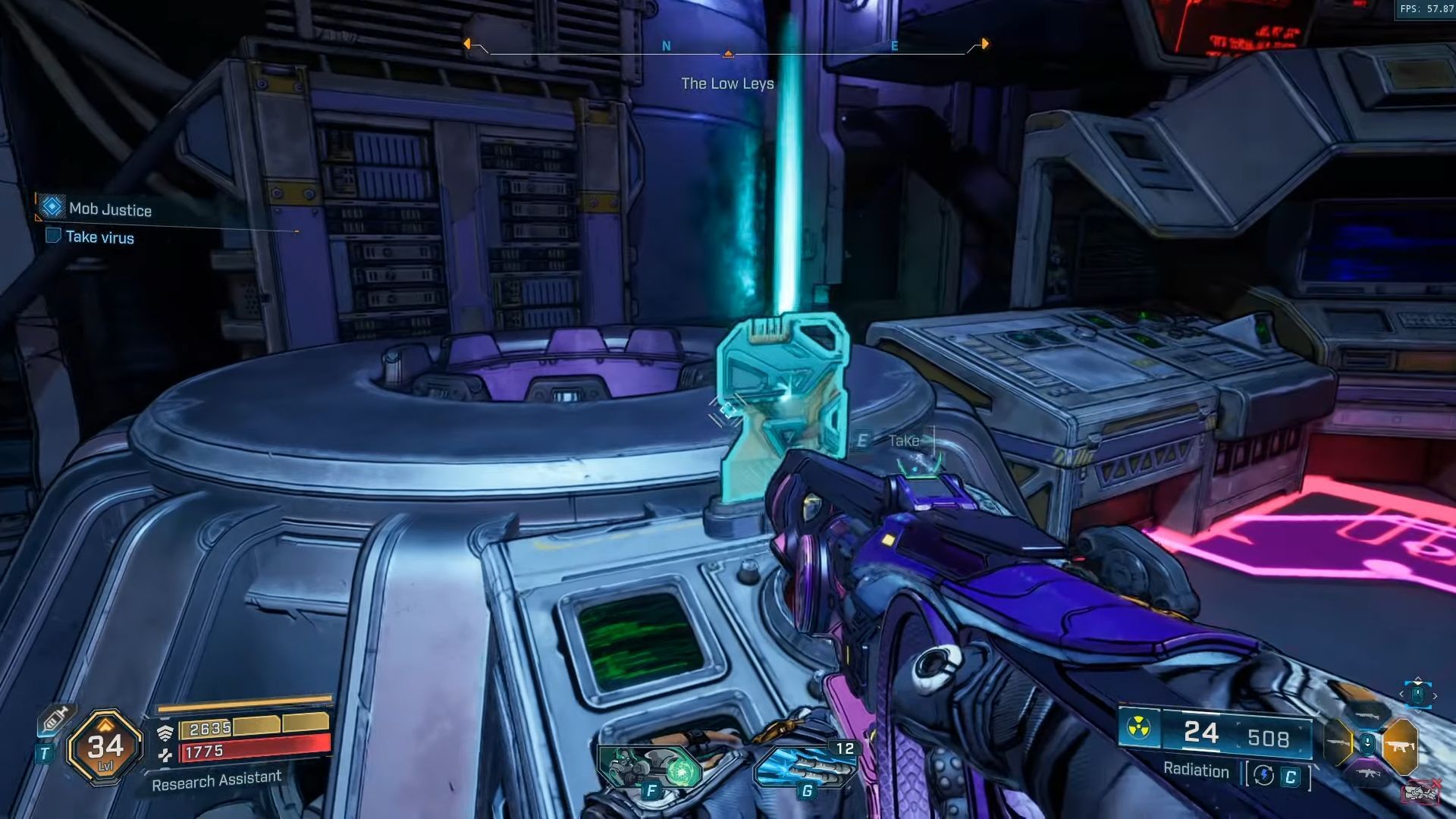This screenshot has height=819, width=1456.
Task: Switch to the purple assault rifle slot
Action: 1369,774
